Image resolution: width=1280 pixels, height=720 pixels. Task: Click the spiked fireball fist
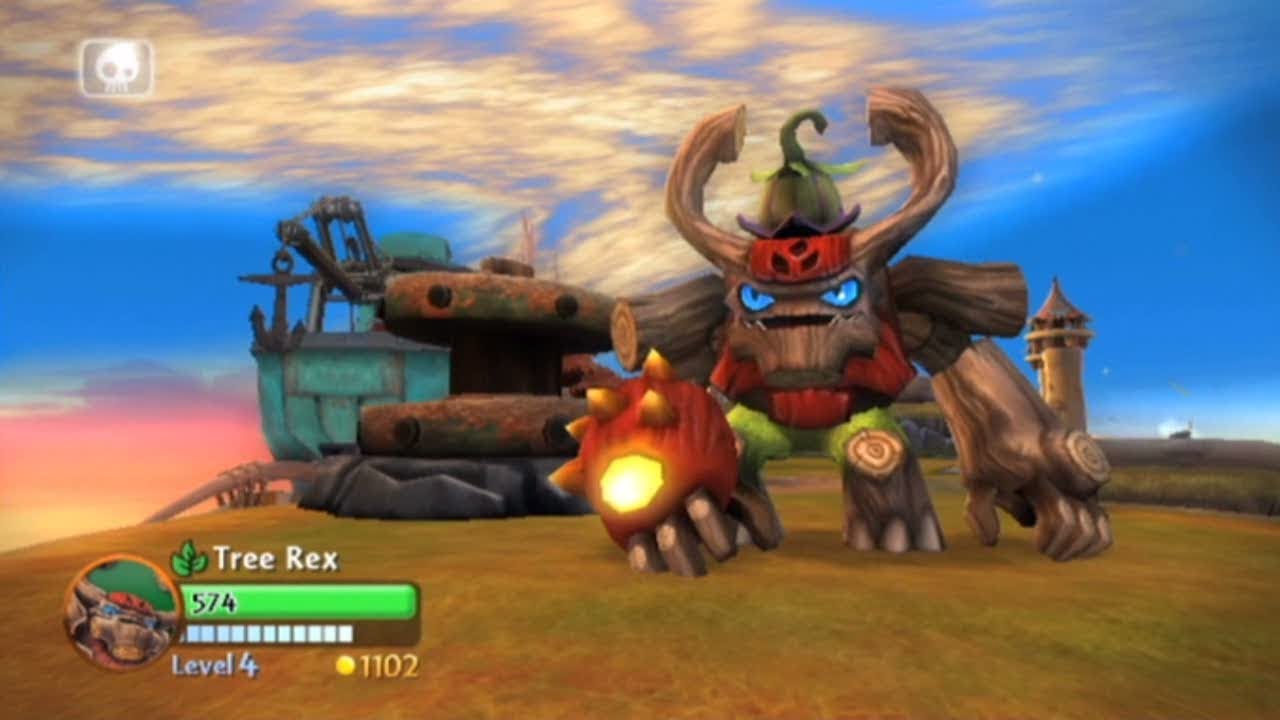pyautogui.click(x=660, y=460)
